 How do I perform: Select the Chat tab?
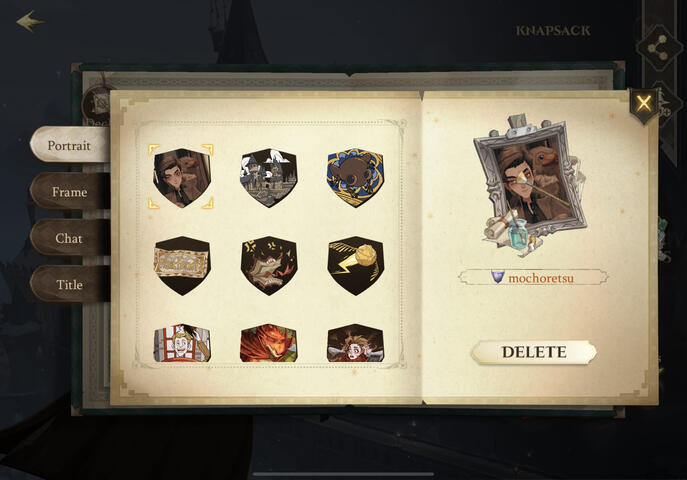point(69,239)
